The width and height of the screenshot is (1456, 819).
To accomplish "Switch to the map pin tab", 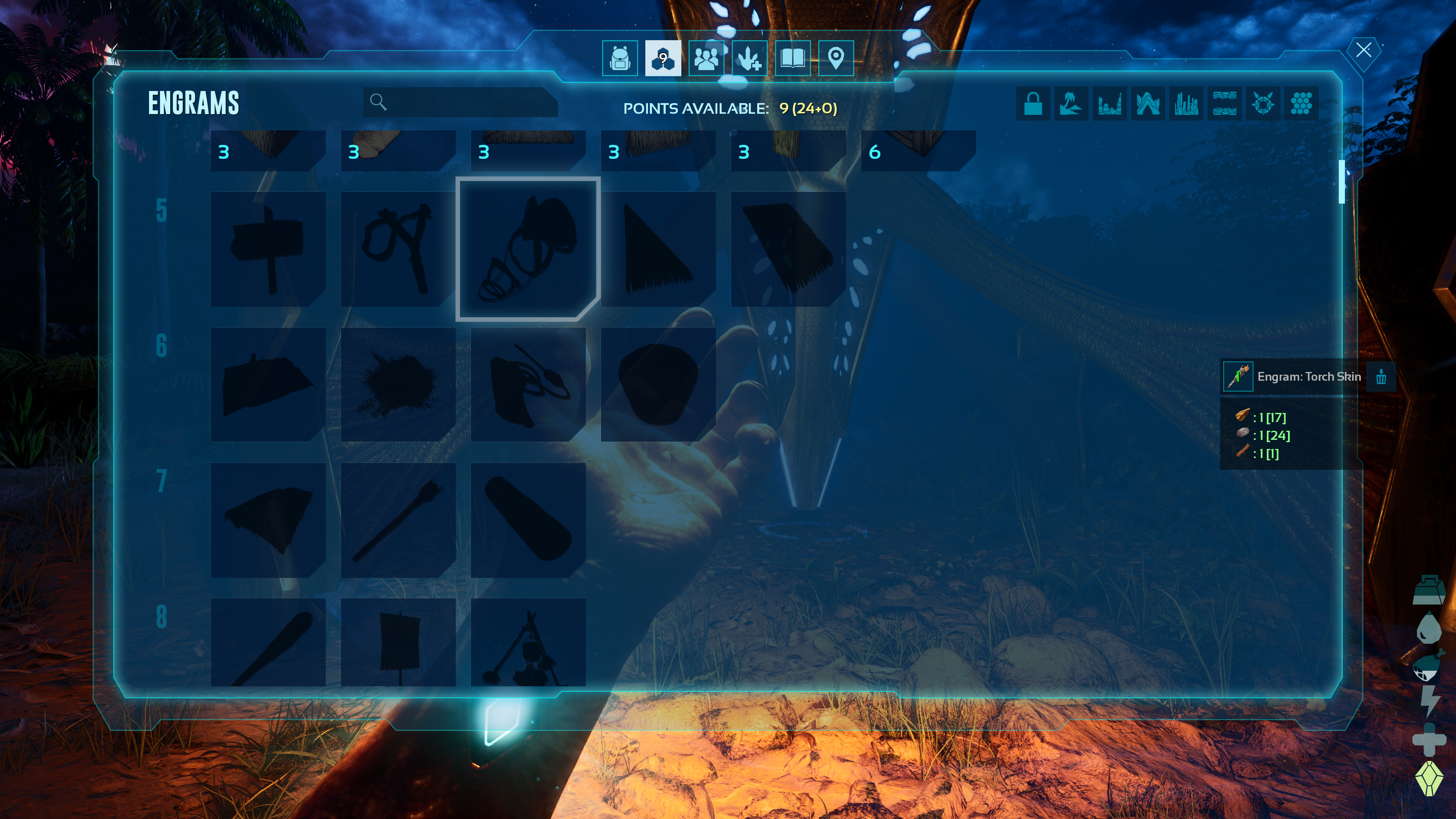I will coord(835,58).
